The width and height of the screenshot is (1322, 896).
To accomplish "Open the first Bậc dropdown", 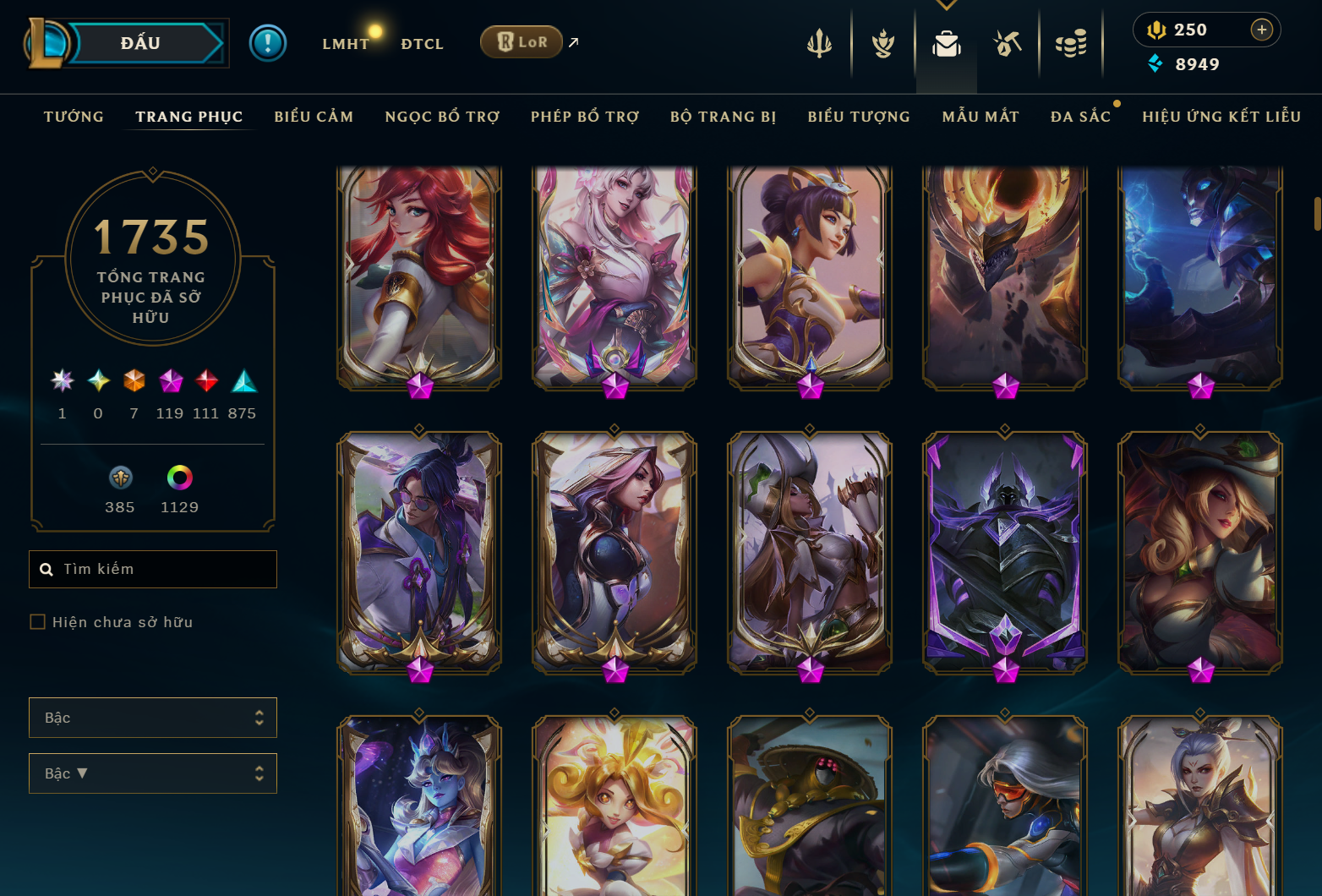I will [153, 717].
